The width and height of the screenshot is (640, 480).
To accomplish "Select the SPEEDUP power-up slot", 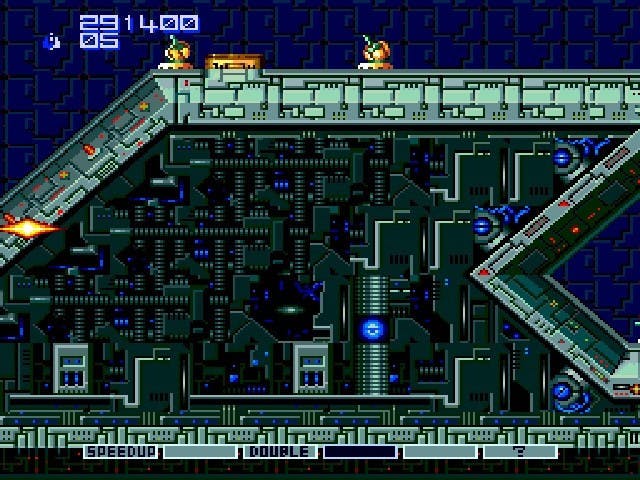I will tap(122, 452).
